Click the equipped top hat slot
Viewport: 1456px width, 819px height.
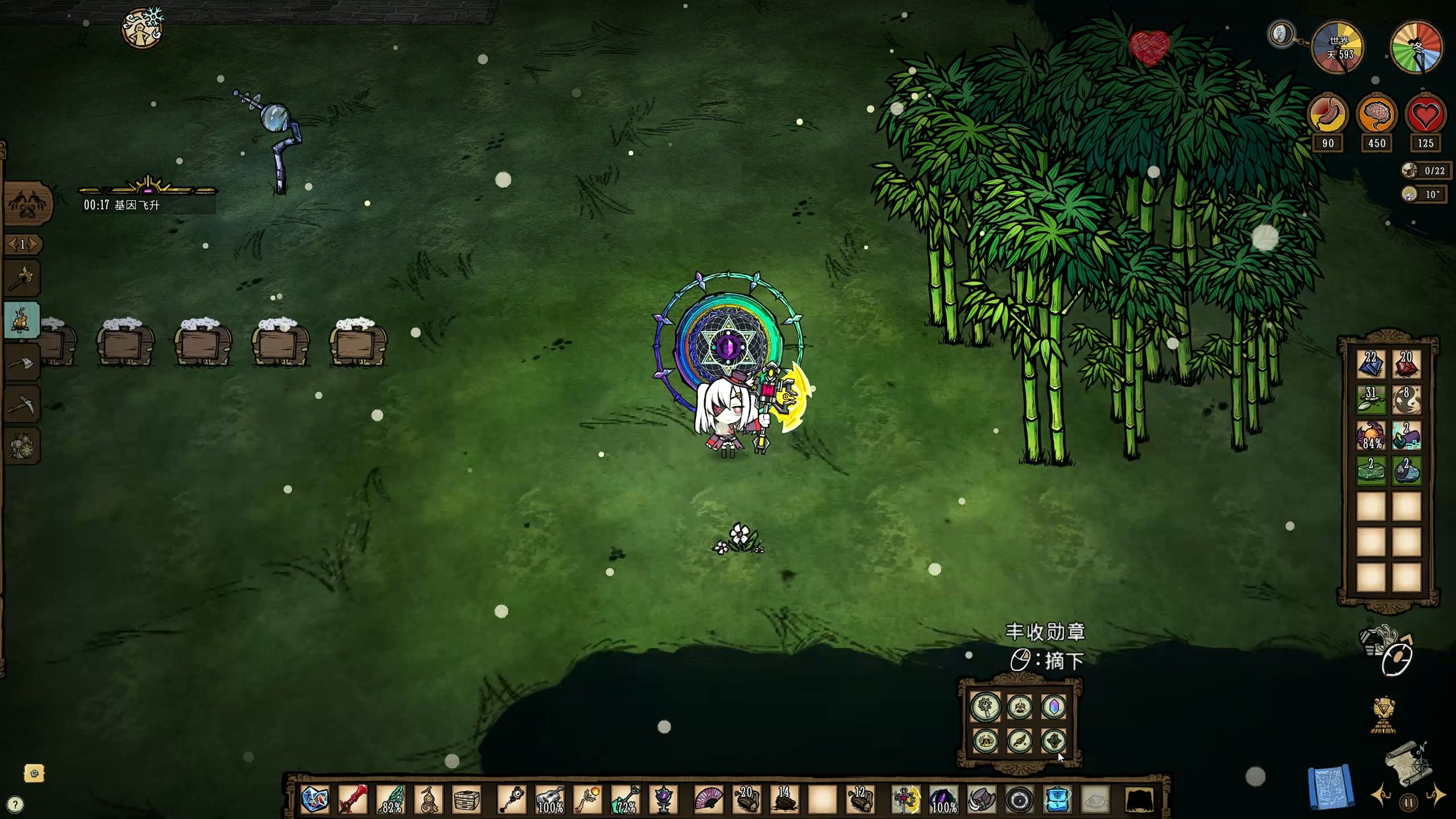(x=982, y=799)
